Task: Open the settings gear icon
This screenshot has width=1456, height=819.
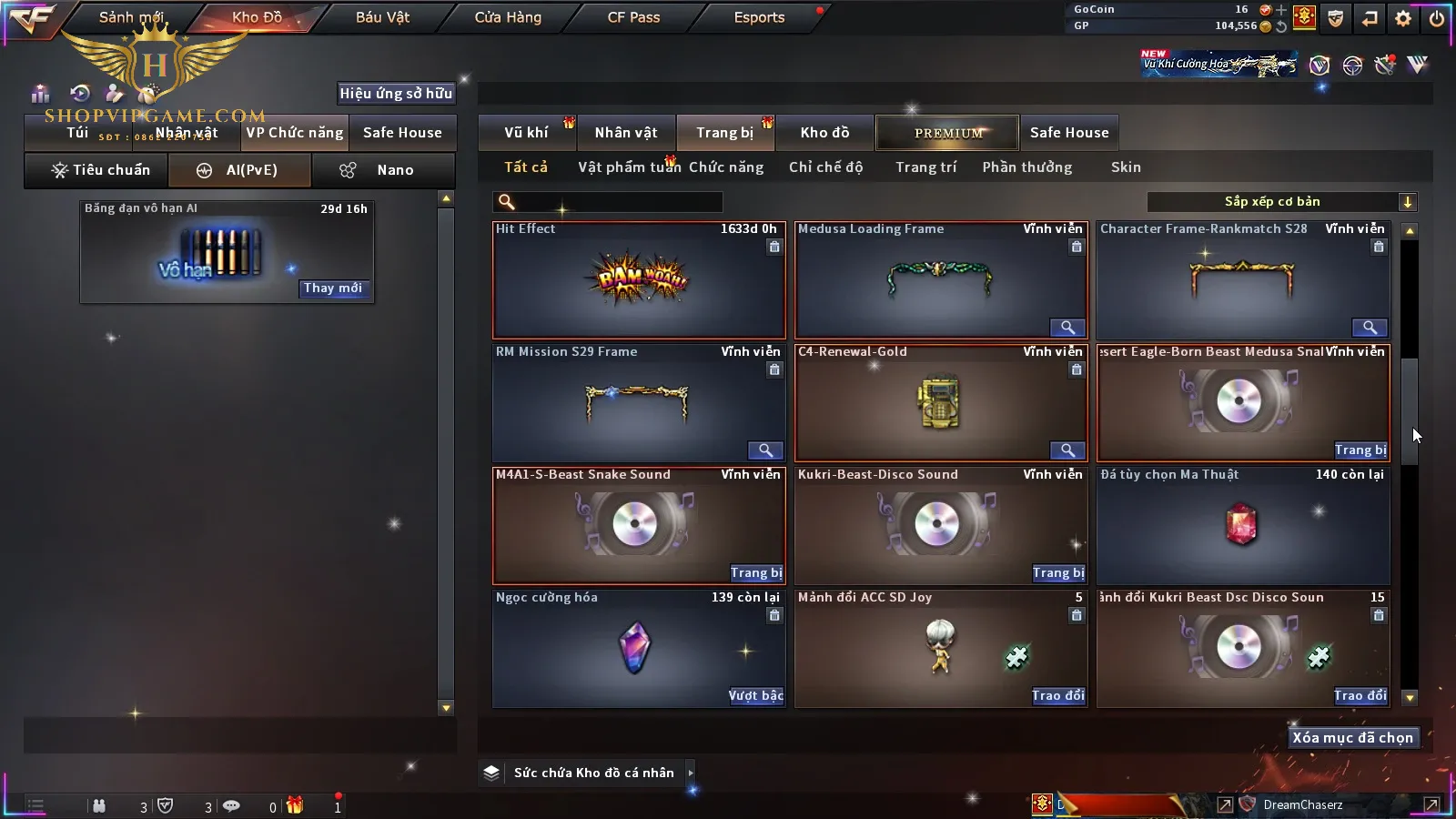Action: [x=1403, y=18]
